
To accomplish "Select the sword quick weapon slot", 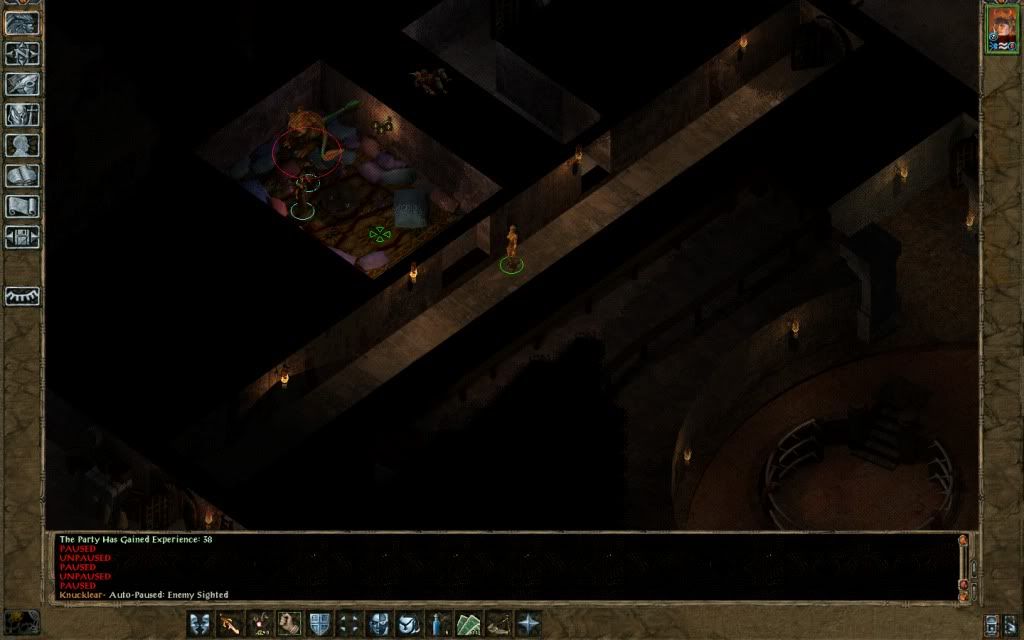I will click(x=230, y=624).
